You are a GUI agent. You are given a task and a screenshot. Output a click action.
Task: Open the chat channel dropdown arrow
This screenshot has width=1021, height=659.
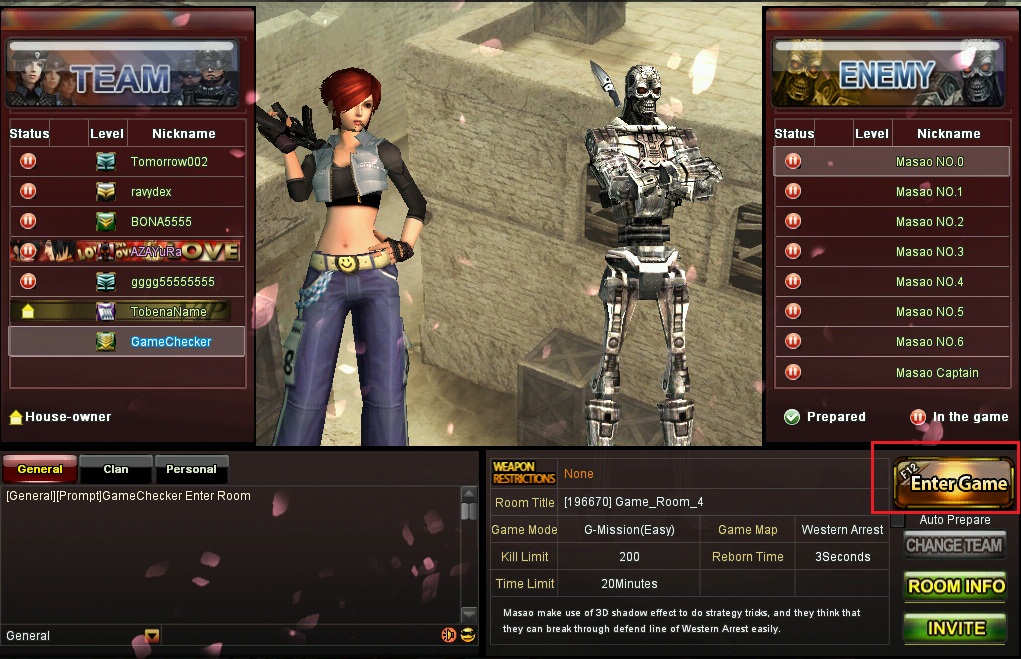click(x=152, y=635)
